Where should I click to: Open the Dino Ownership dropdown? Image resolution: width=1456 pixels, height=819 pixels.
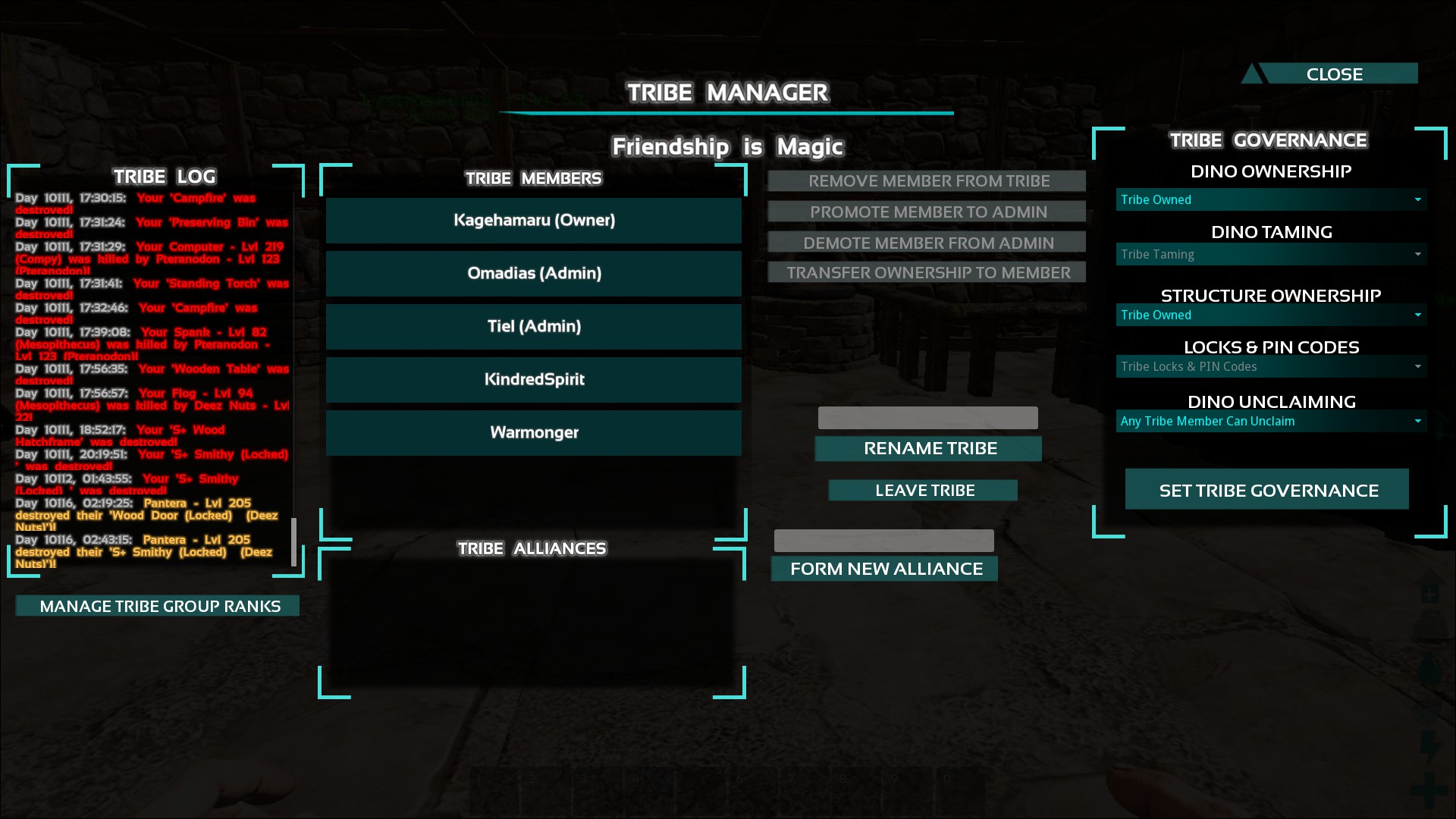coord(1271,200)
